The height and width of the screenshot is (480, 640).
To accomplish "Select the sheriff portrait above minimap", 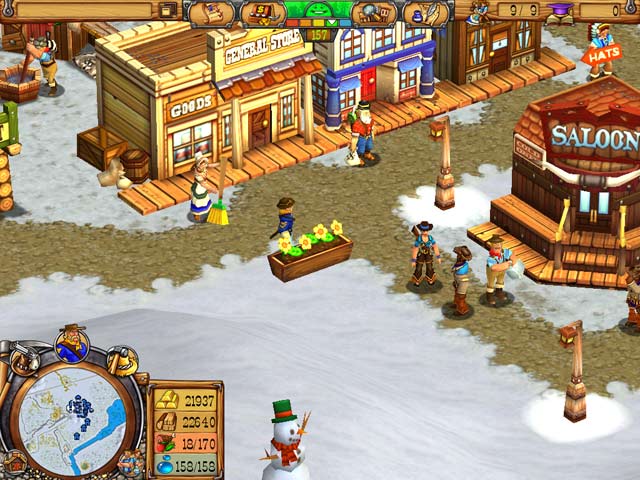I will 72,345.
